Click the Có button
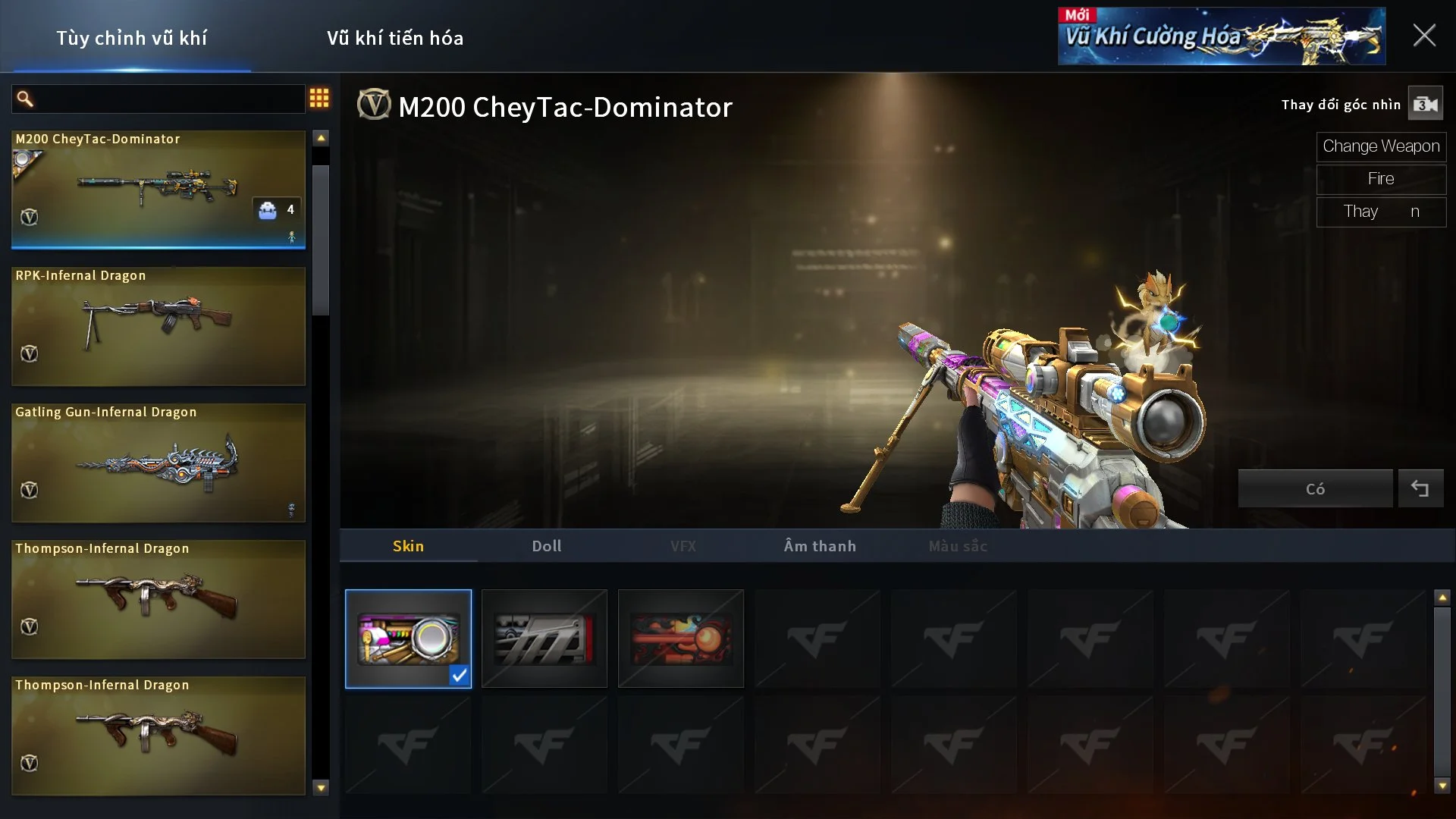 [x=1315, y=489]
